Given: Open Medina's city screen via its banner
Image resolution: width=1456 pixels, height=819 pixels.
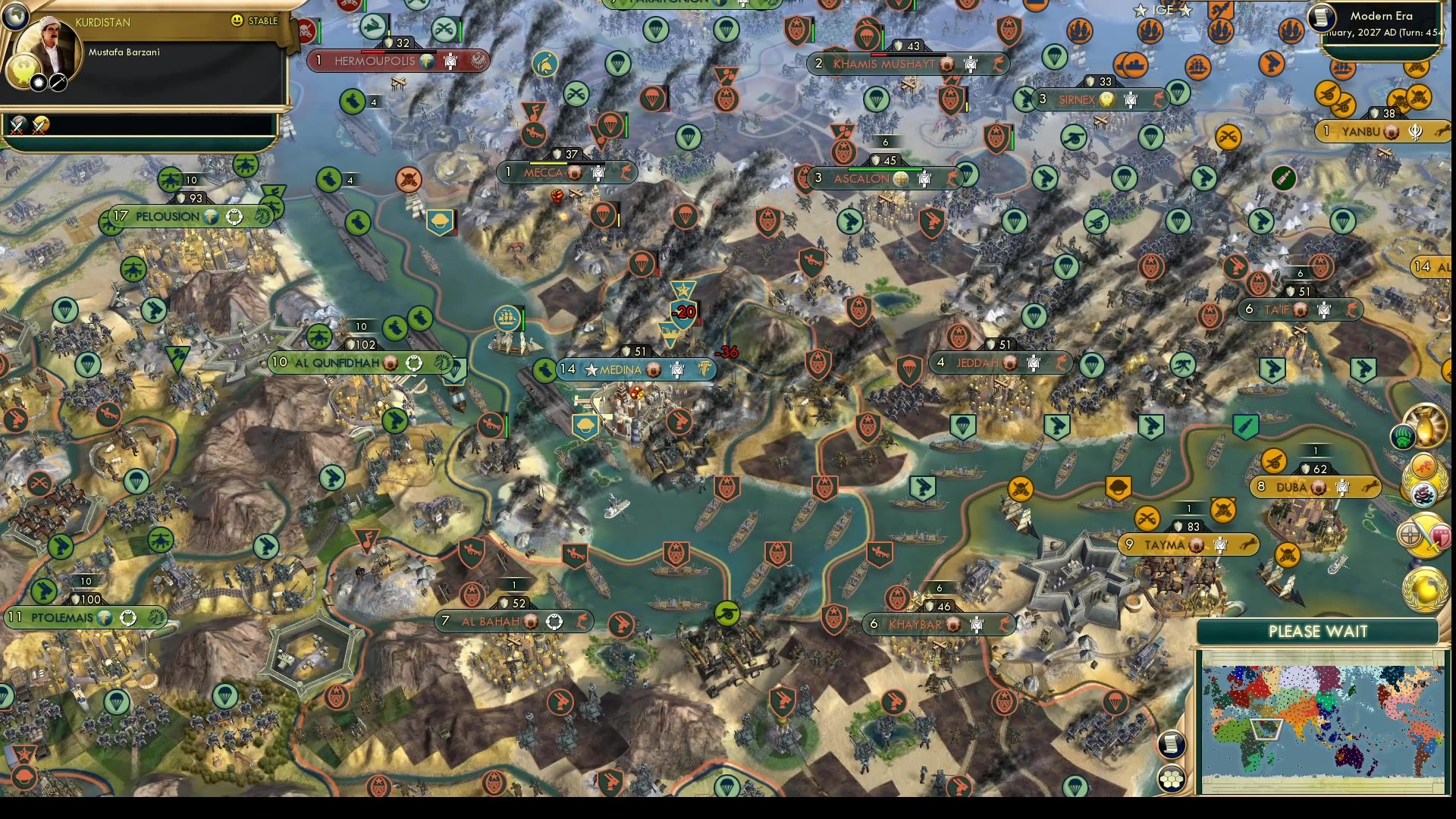Looking at the screenshot, I should tap(623, 369).
